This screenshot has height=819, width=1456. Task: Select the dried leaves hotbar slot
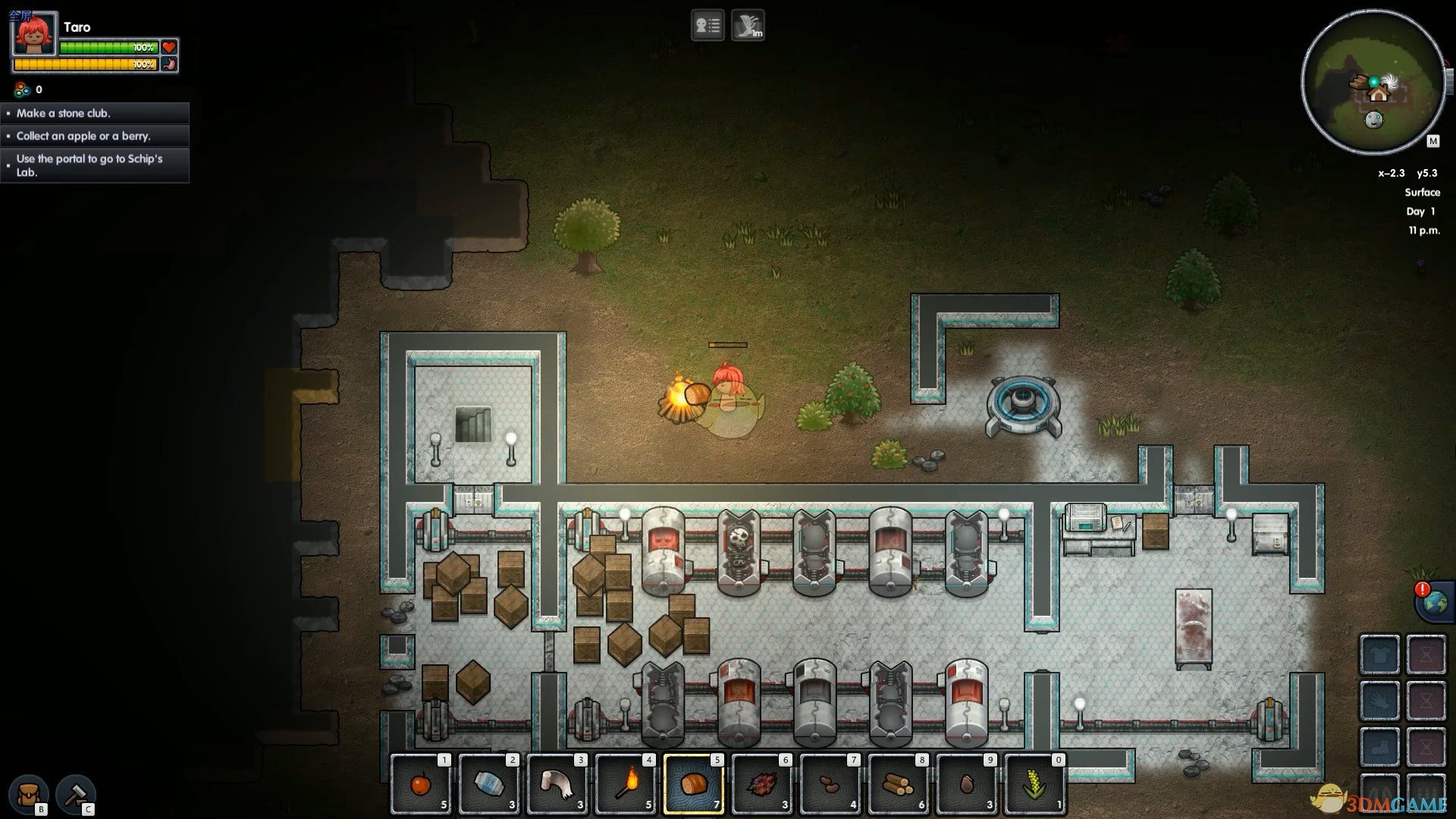click(x=761, y=783)
